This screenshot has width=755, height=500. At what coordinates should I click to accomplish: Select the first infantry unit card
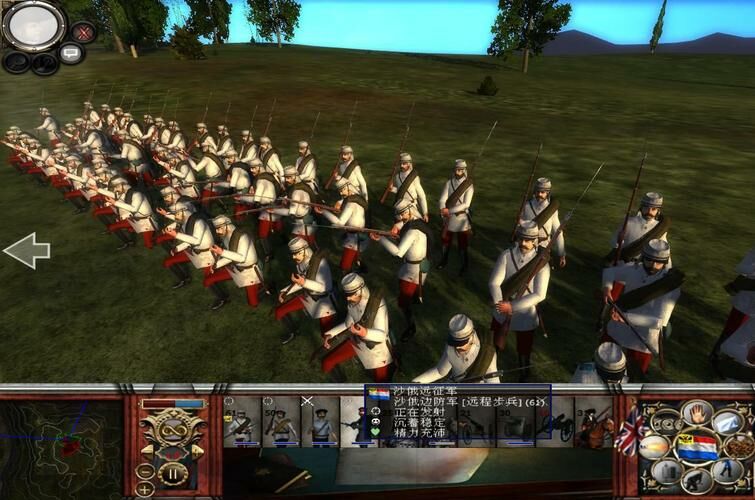(239, 423)
